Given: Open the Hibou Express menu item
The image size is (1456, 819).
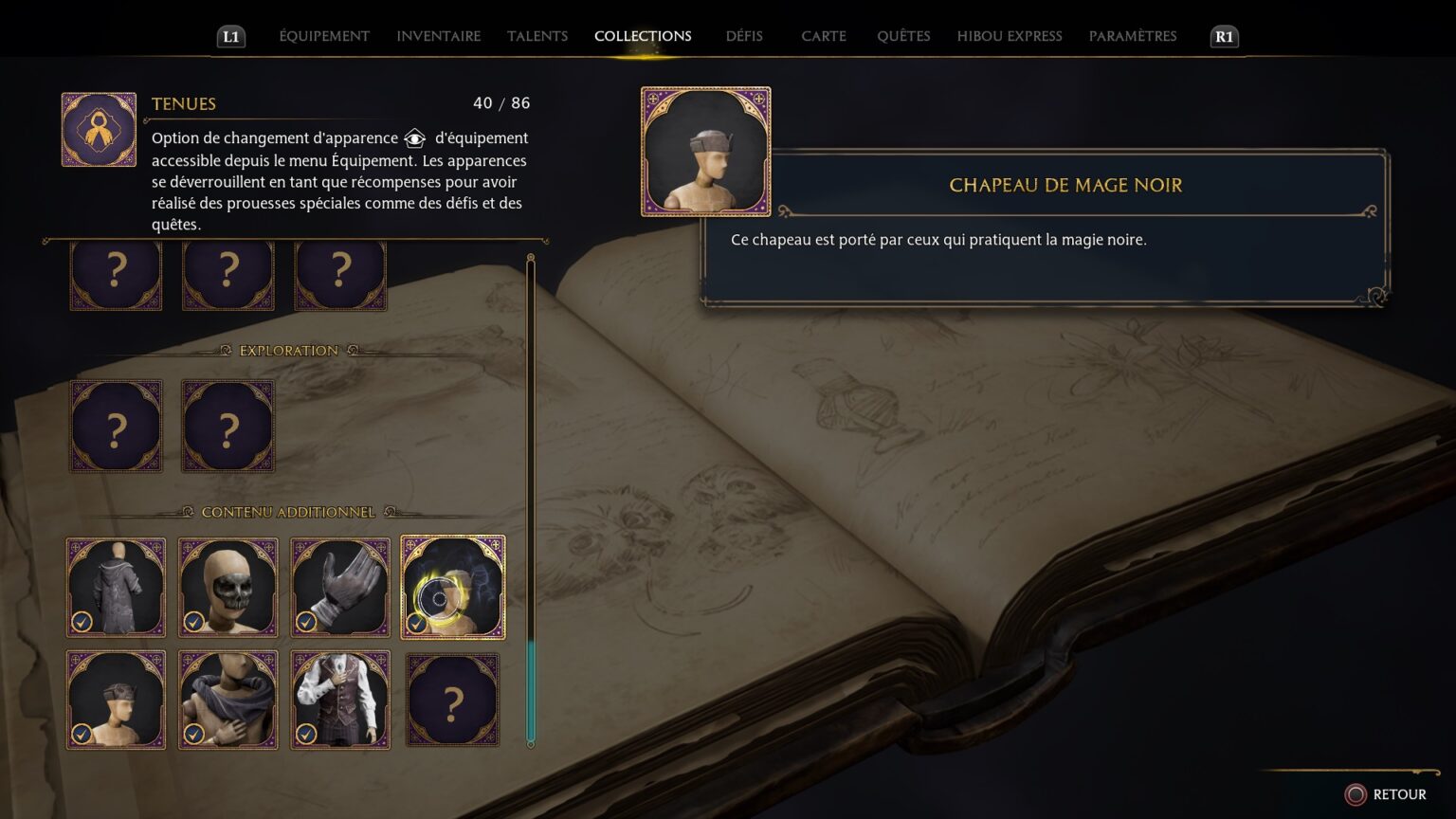Looking at the screenshot, I should click(x=1009, y=36).
